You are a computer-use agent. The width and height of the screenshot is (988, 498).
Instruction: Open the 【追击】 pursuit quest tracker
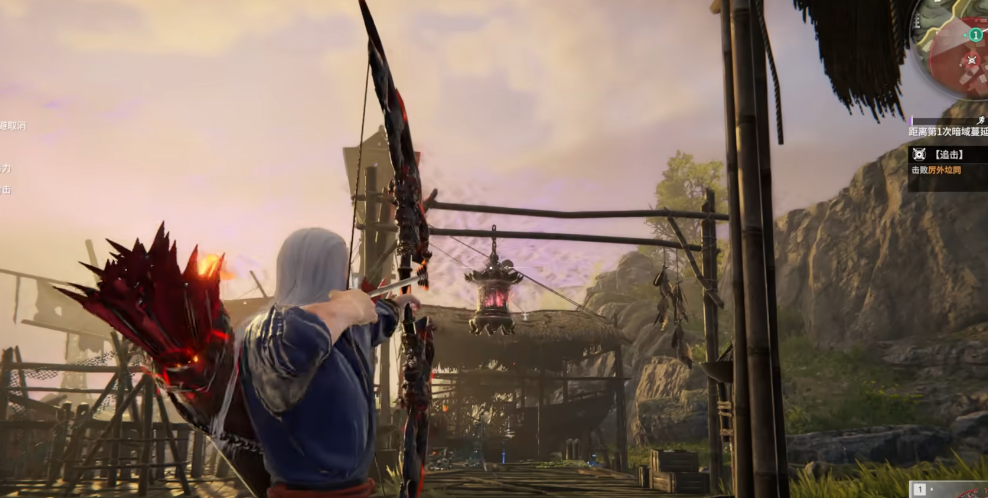(947, 155)
